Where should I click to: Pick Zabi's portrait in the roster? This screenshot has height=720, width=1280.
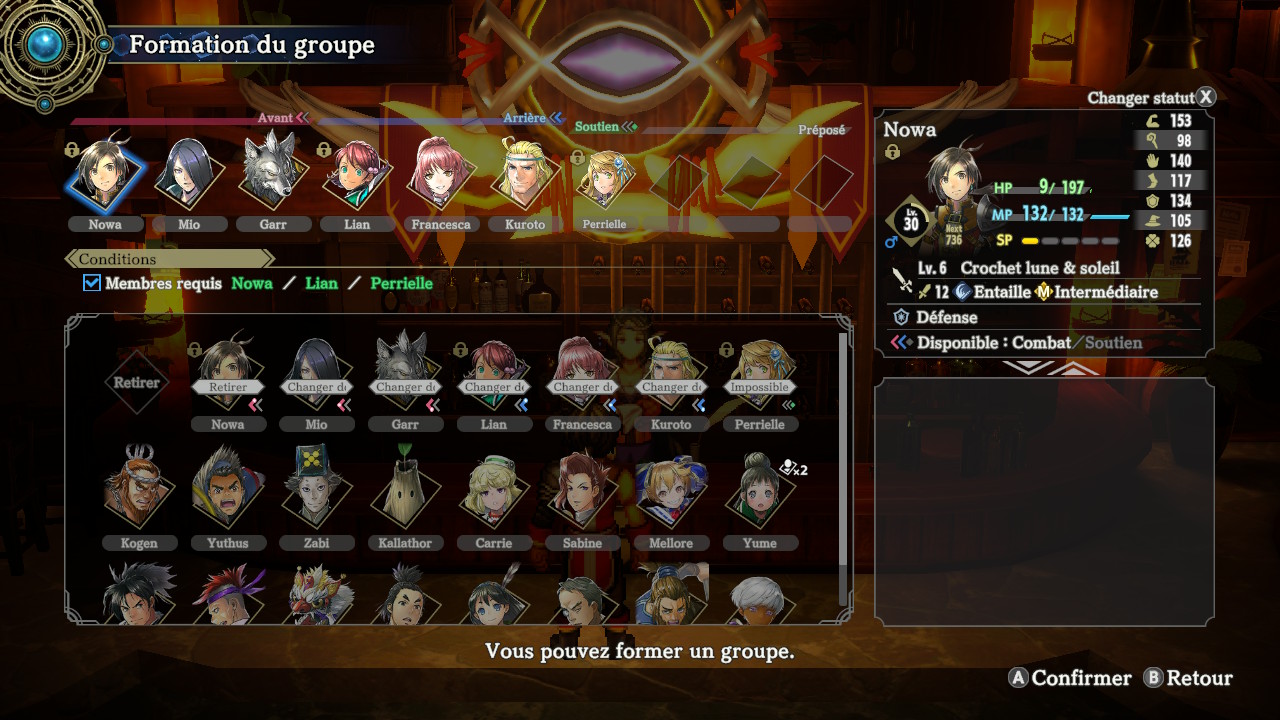pyautogui.click(x=316, y=492)
